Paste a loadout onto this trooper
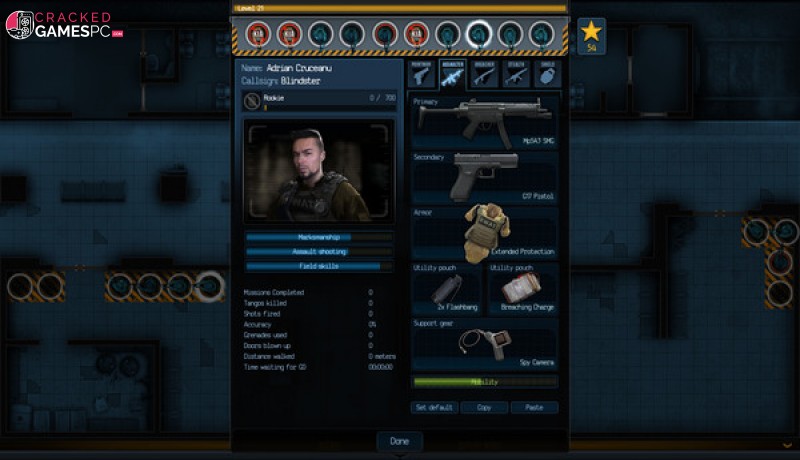 point(534,408)
